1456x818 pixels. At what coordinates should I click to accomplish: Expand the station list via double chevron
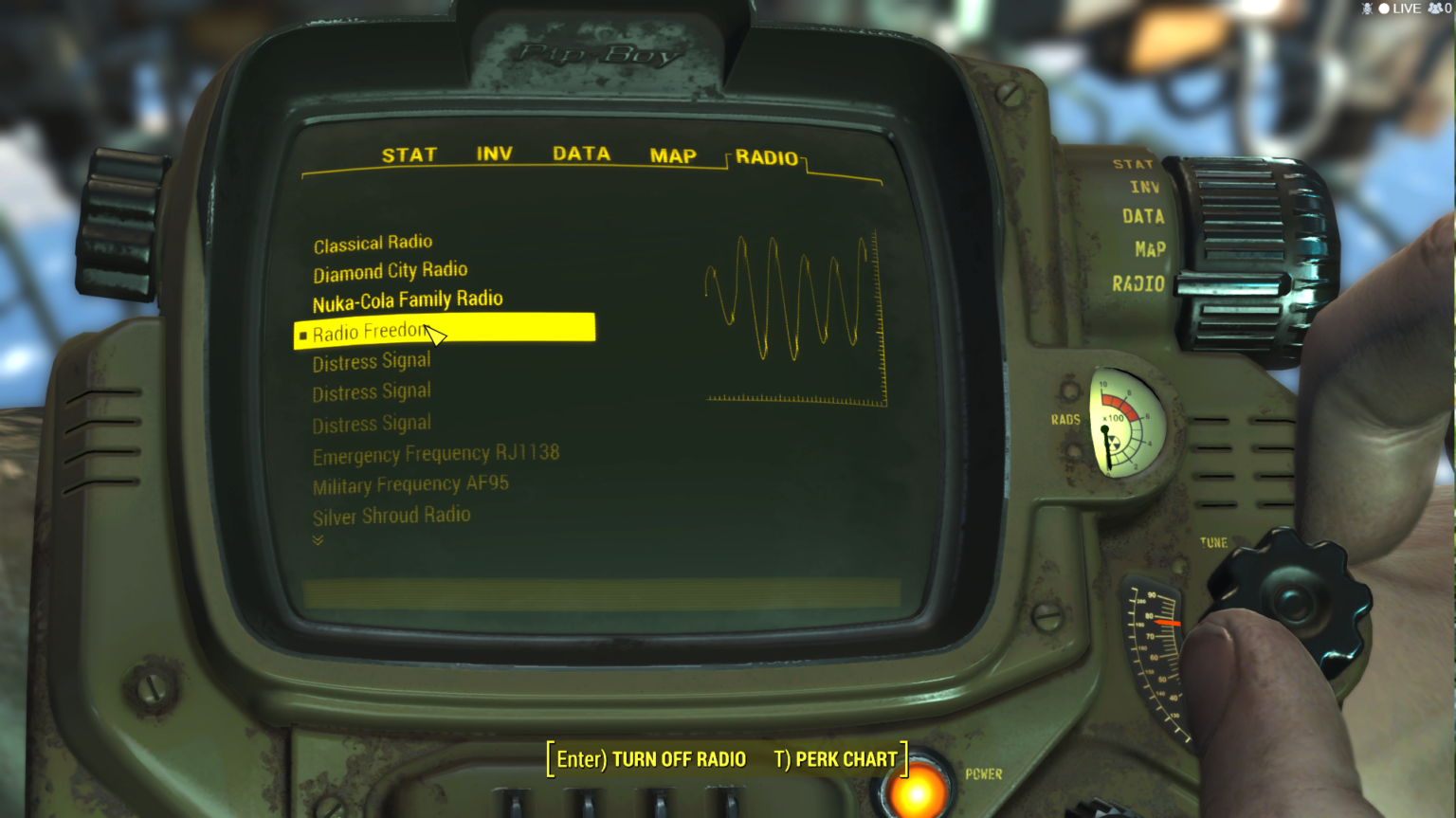[318, 540]
